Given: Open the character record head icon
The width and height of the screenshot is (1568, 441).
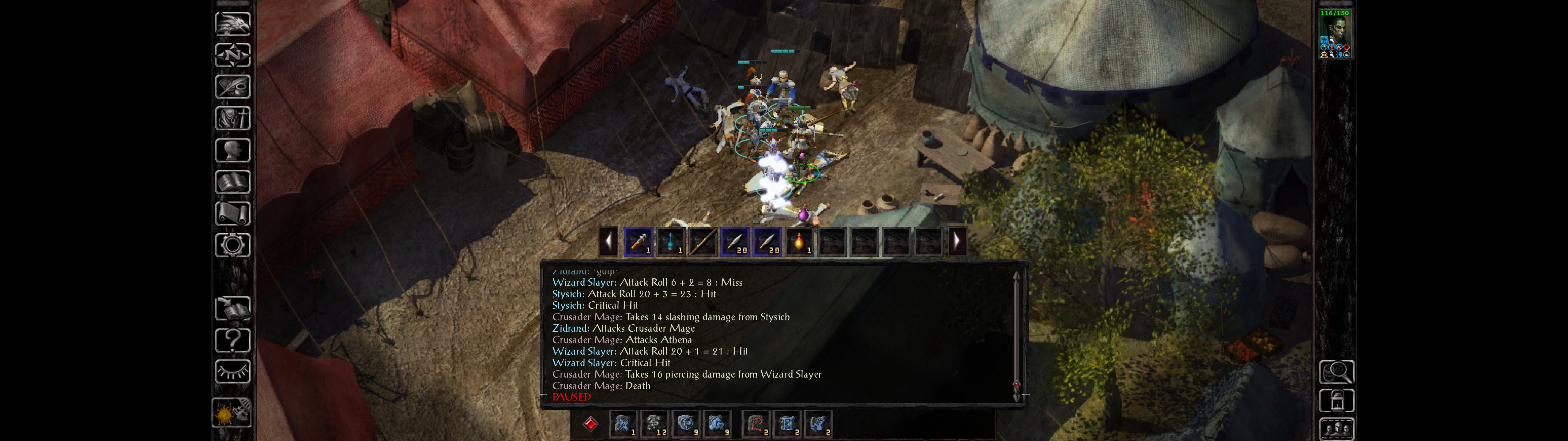Looking at the screenshot, I should (x=232, y=150).
